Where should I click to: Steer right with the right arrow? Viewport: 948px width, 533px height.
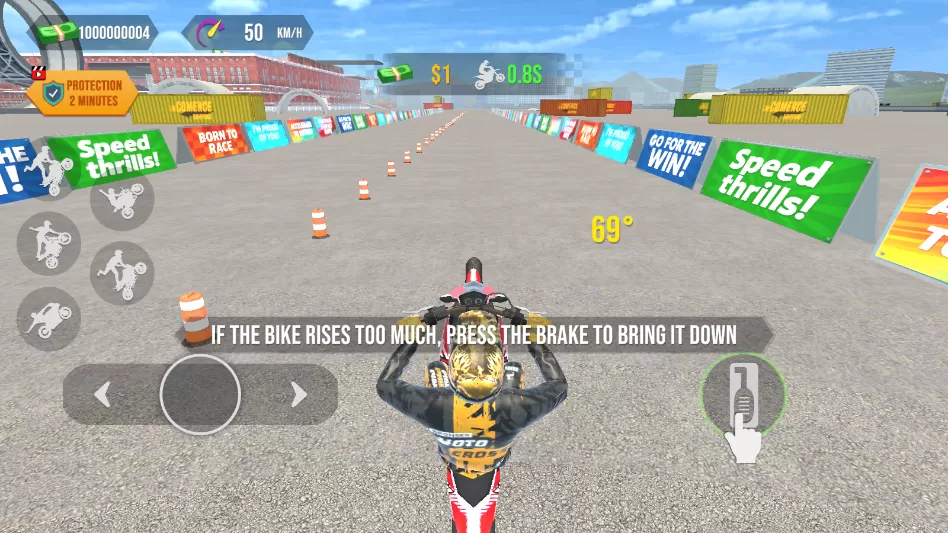(x=298, y=395)
